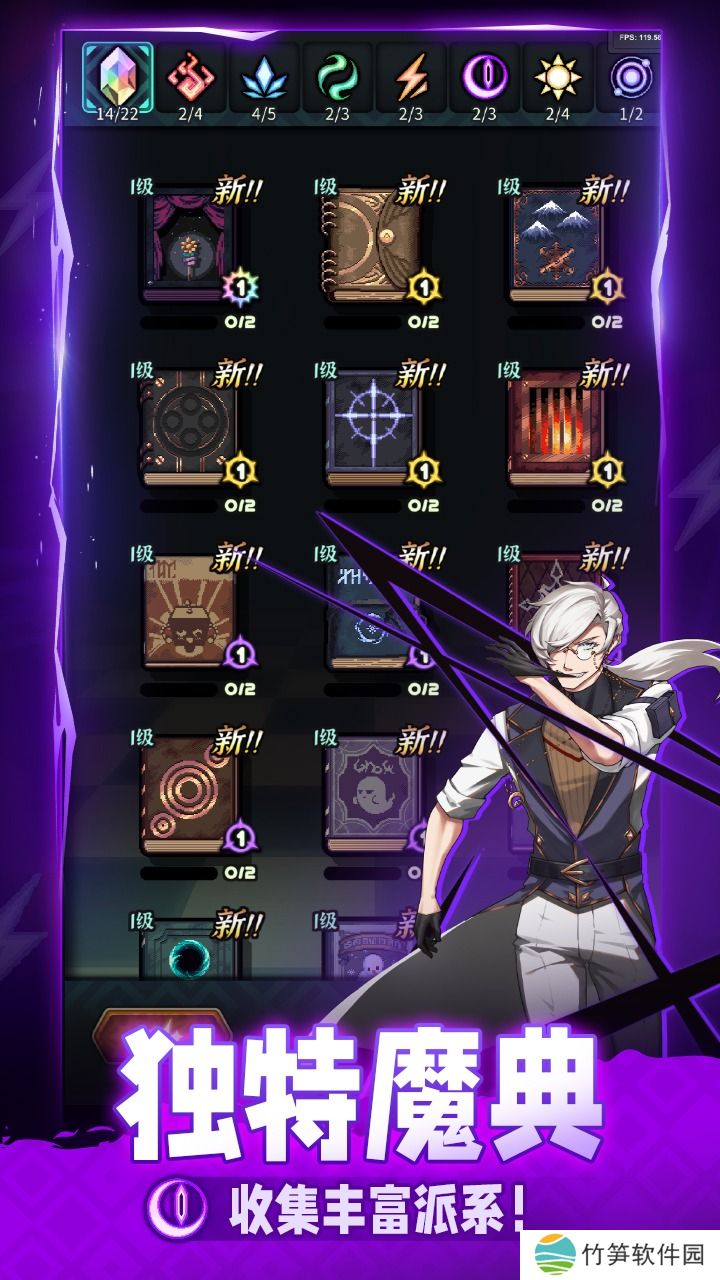This screenshot has height=1280, width=720.
Task: Open the blue ice crystal school tab
Action: 263,77
